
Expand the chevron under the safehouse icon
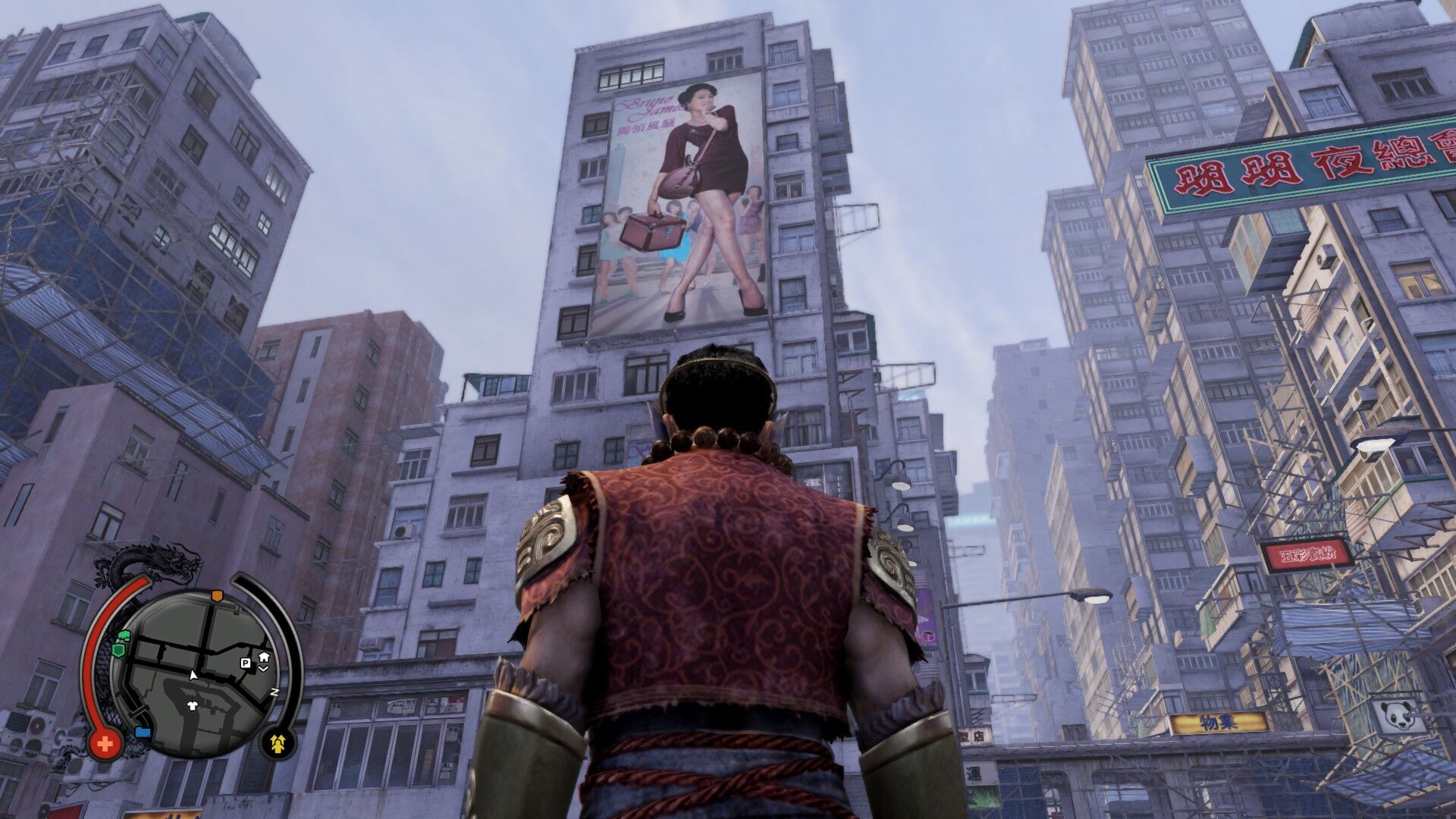[x=264, y=668]
